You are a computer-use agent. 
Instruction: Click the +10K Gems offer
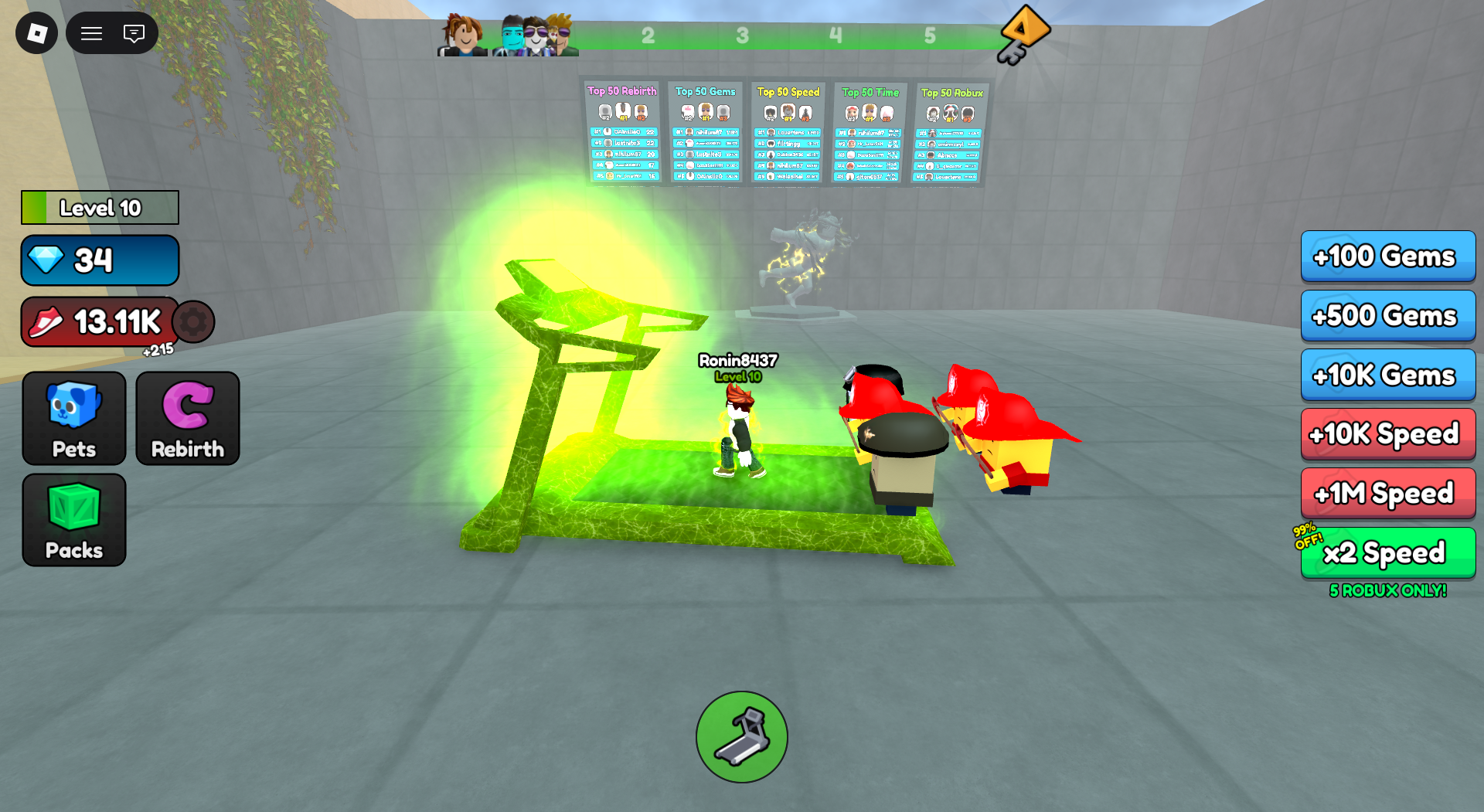[1387, 375]
